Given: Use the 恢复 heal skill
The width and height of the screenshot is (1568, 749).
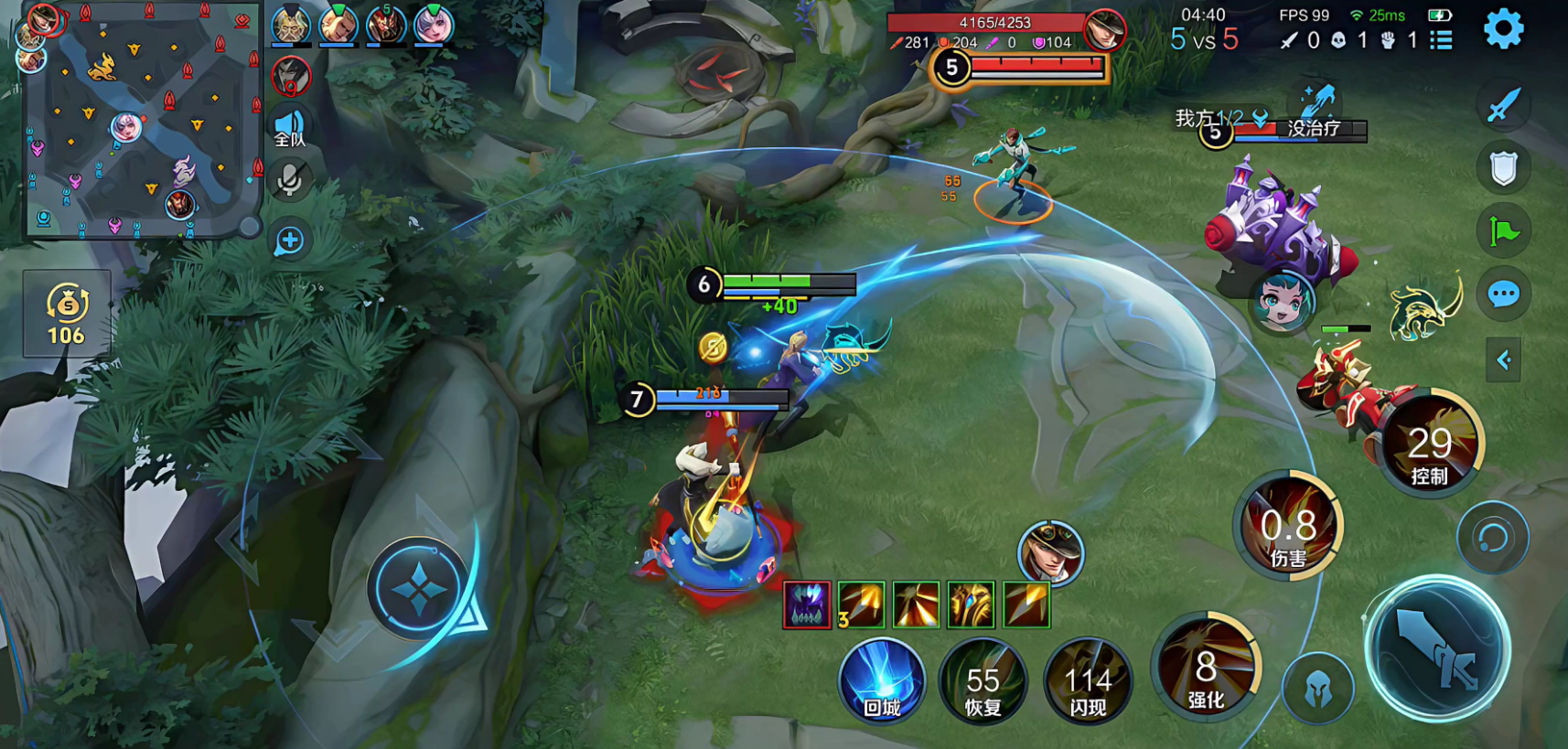Looking at the screenshot, I should [983, 682].
